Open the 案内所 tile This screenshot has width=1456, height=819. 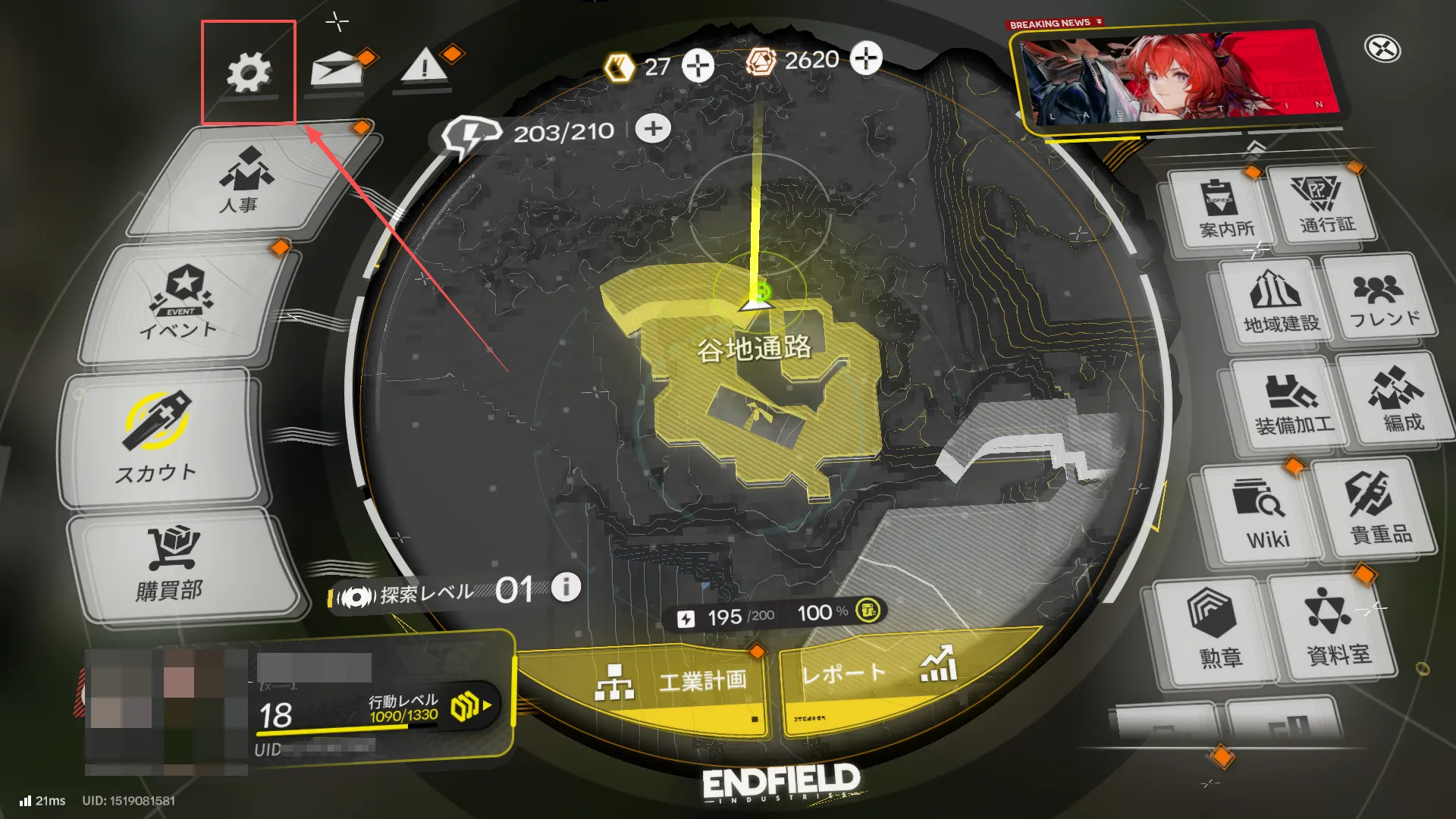point(1223,209)
